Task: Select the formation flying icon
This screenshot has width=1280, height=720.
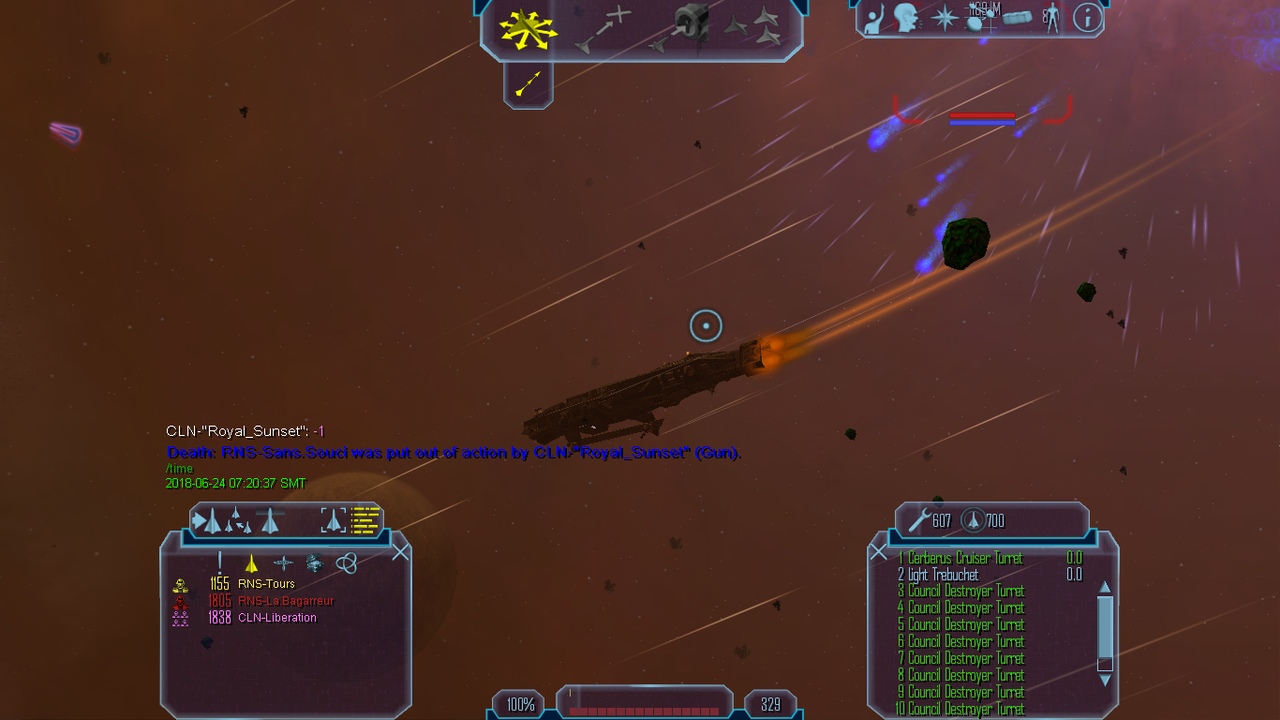Action: pos(756,28)
